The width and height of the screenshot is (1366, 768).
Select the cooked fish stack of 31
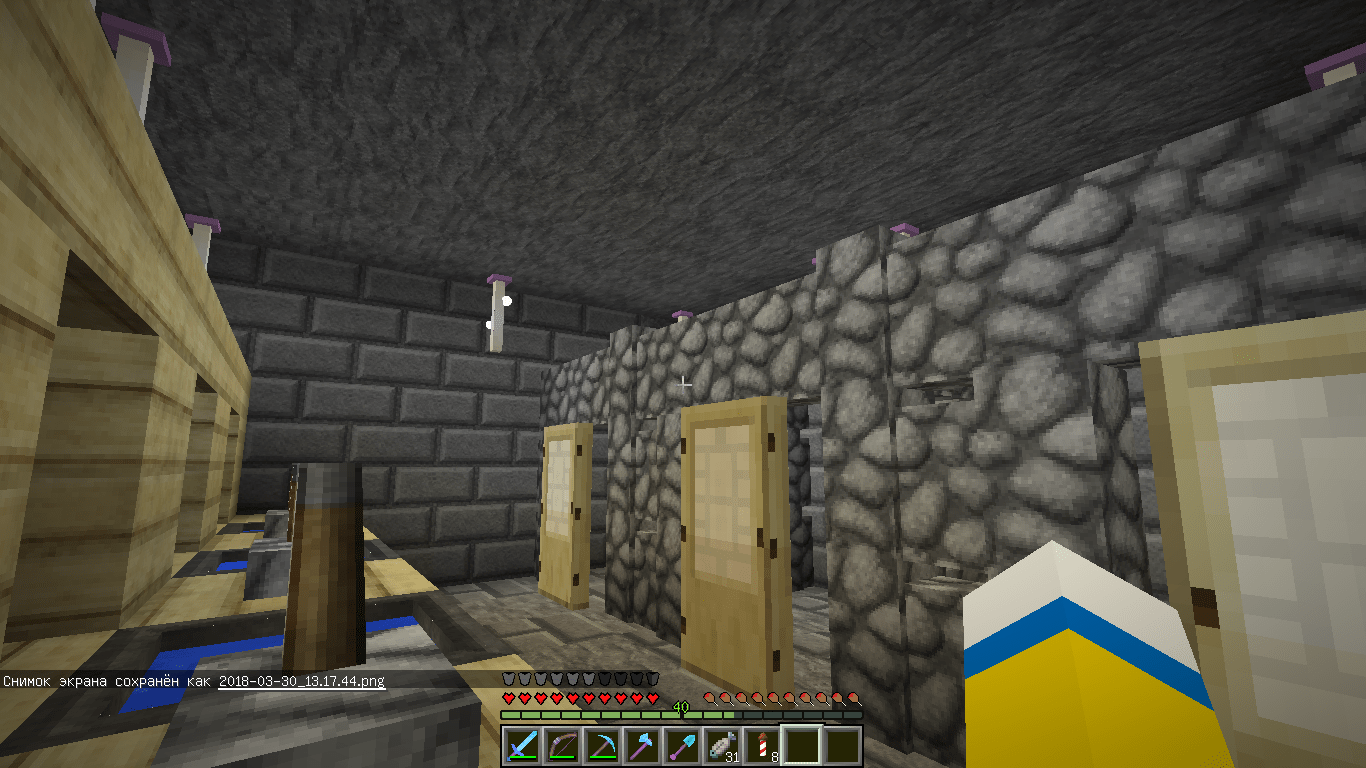point(721,745)
